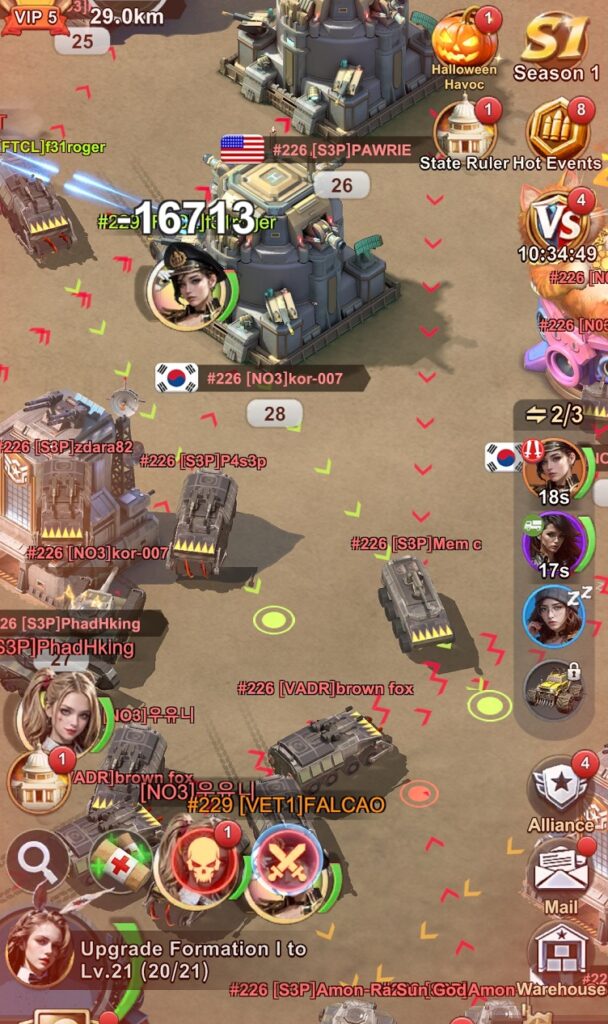
Task: Open the Halloween Havoc event
Action: coord(464,42)
